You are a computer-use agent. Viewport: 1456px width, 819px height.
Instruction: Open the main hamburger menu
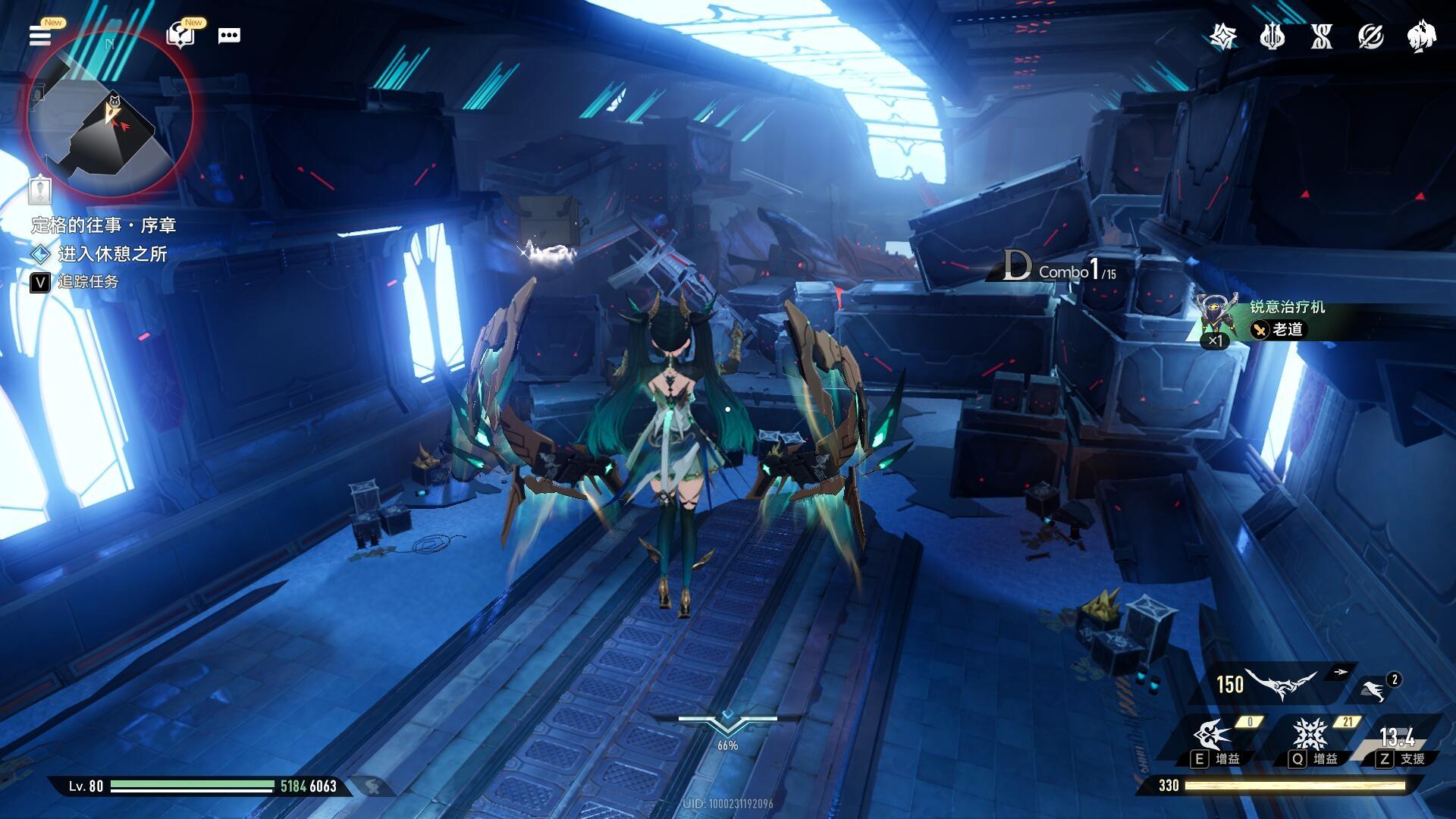(40, 35)
